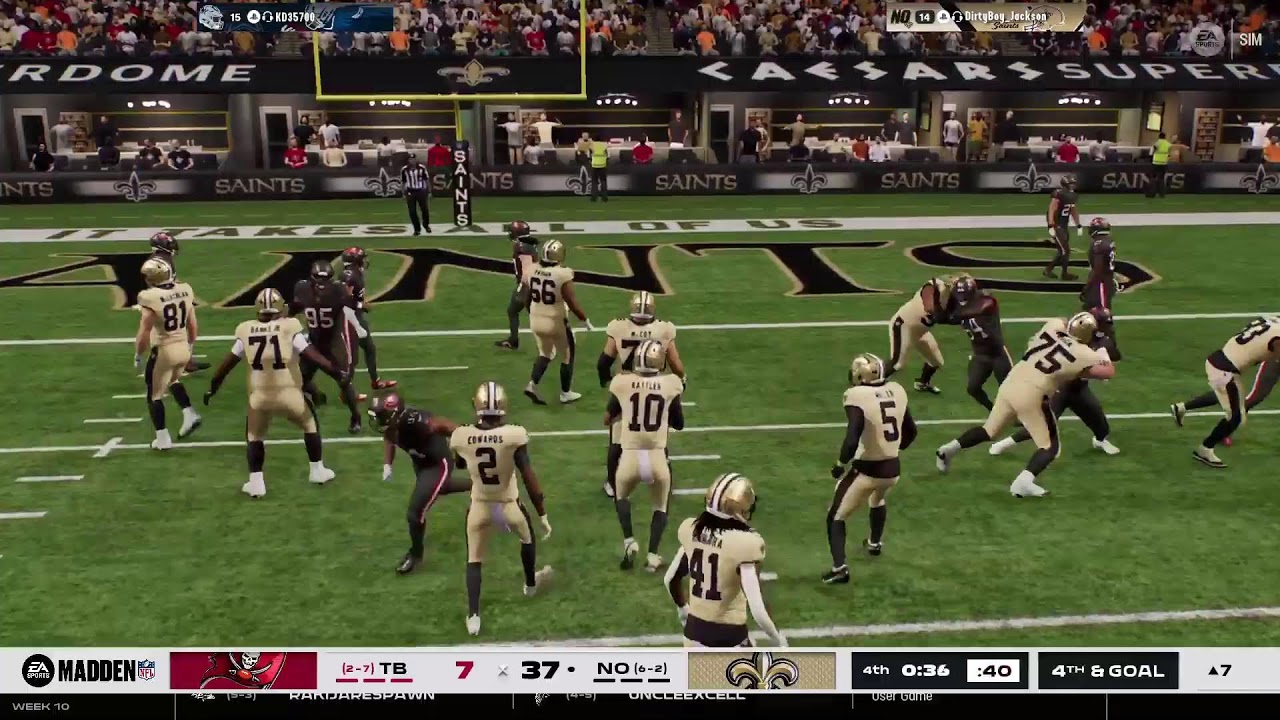
Task: Click the Buccaneers logo on the scoreboard
Action: pos(243,670)
